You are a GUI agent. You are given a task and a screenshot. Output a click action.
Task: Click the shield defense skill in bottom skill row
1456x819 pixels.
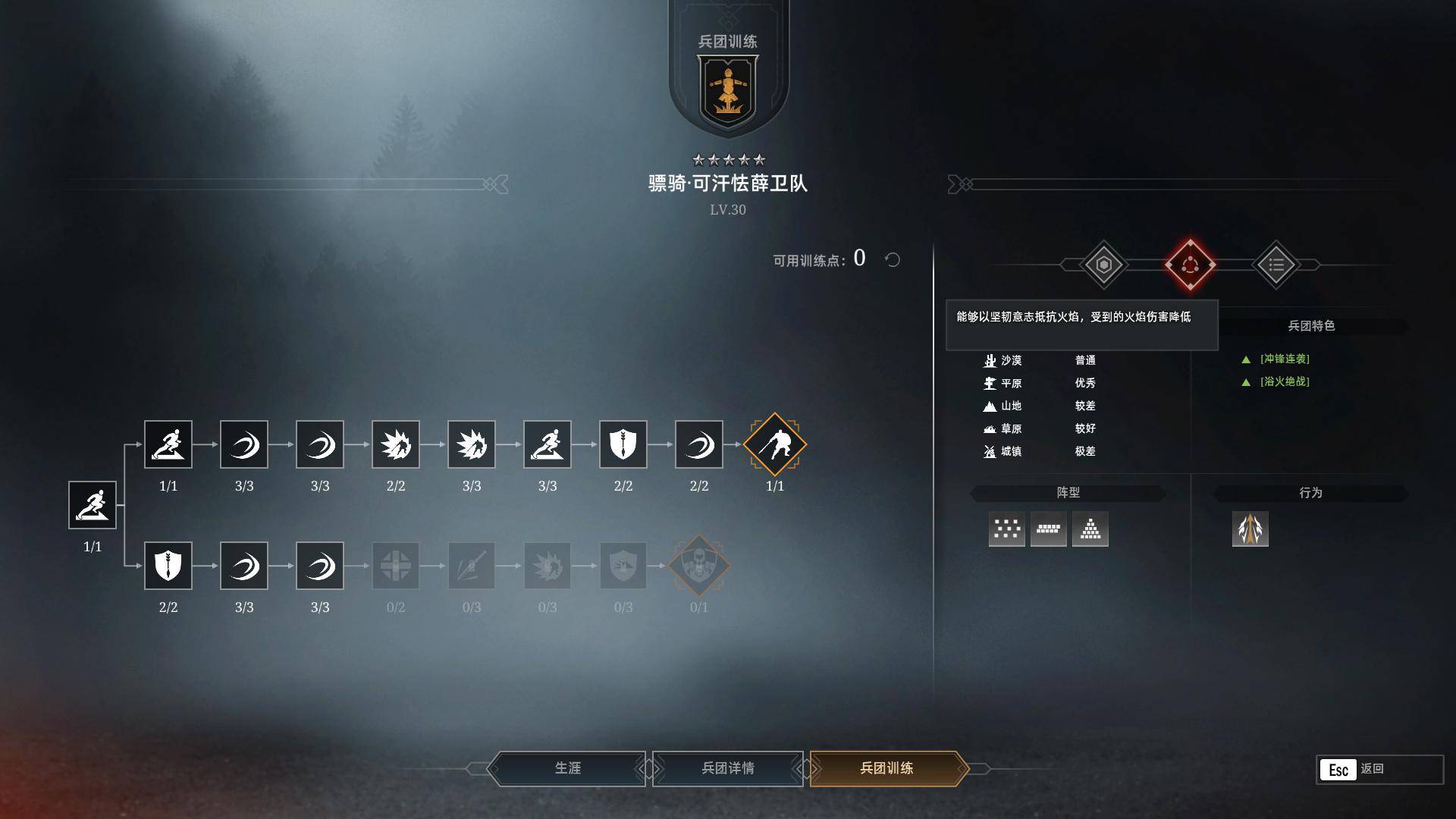click(168, 565)
